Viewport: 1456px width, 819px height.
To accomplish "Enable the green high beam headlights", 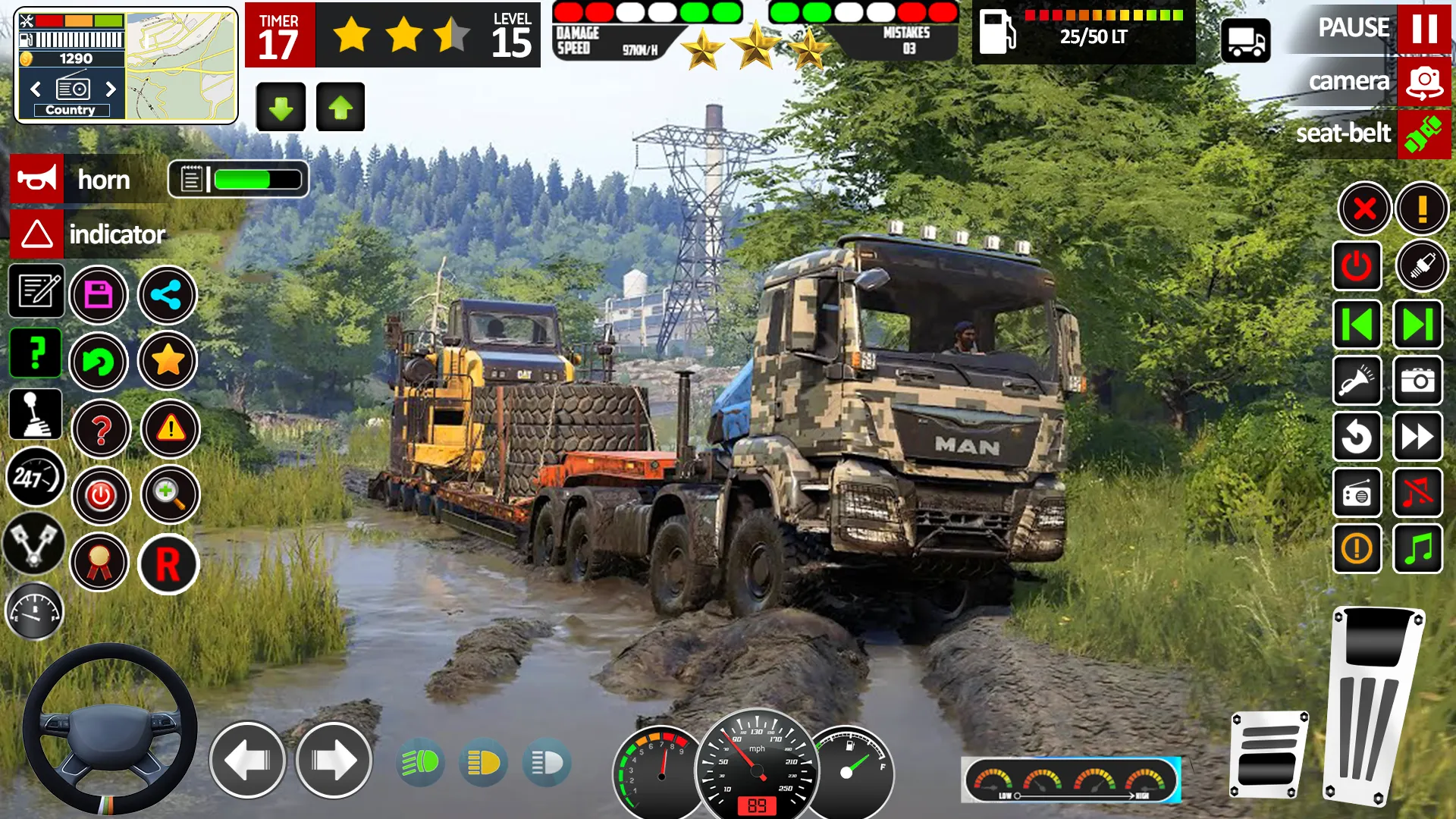I will point(421,762).
